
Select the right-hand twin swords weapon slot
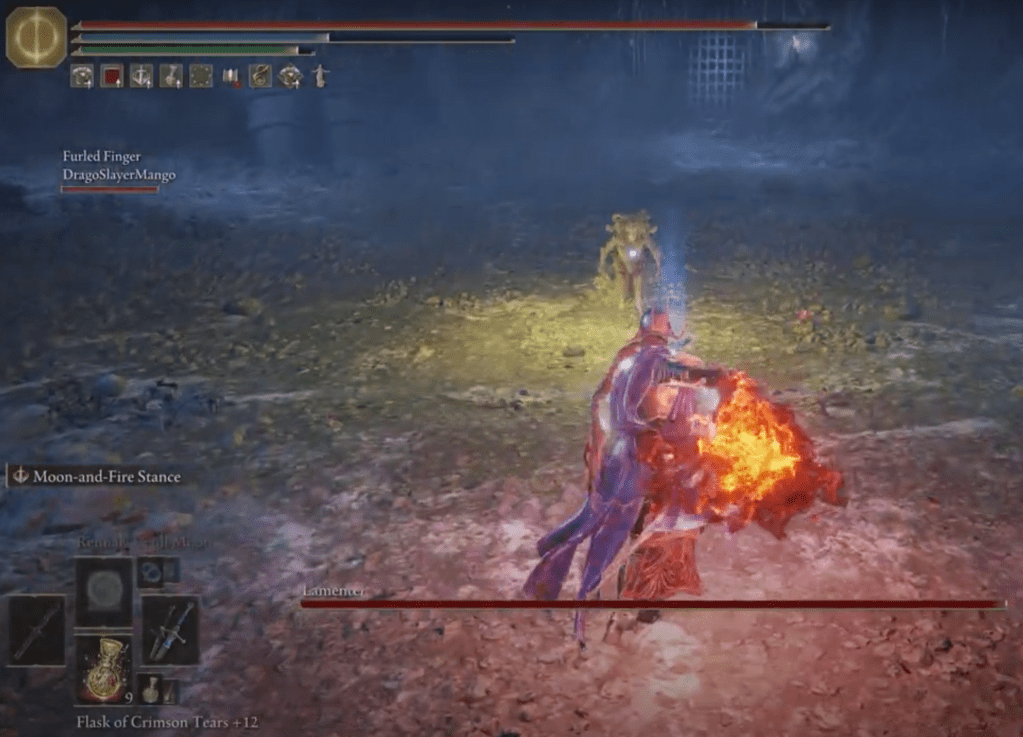[169, 629]
